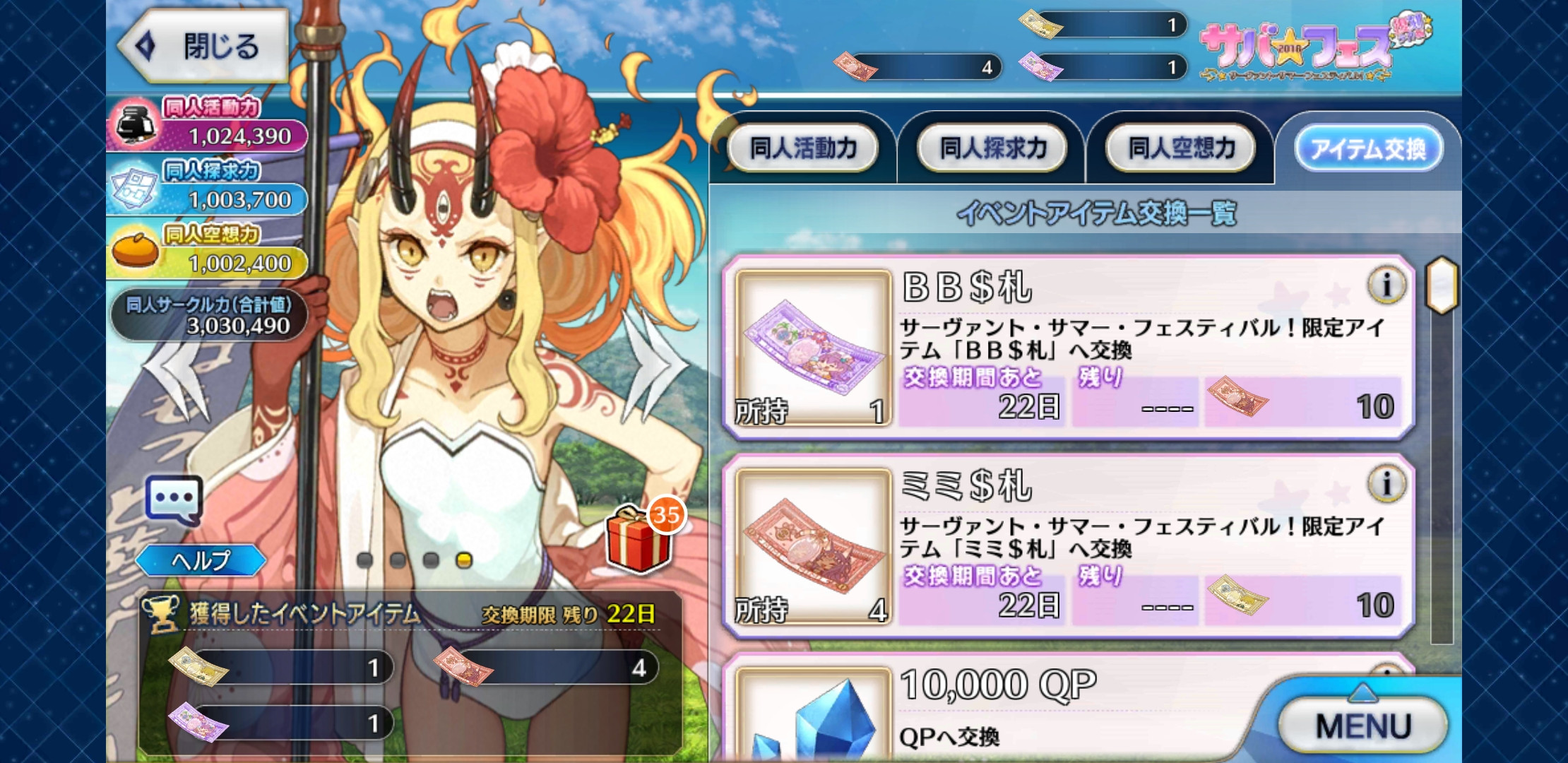This screenshot has width=1568, height=763.
Task: Open the red gift box with 35
Action: 640,540
